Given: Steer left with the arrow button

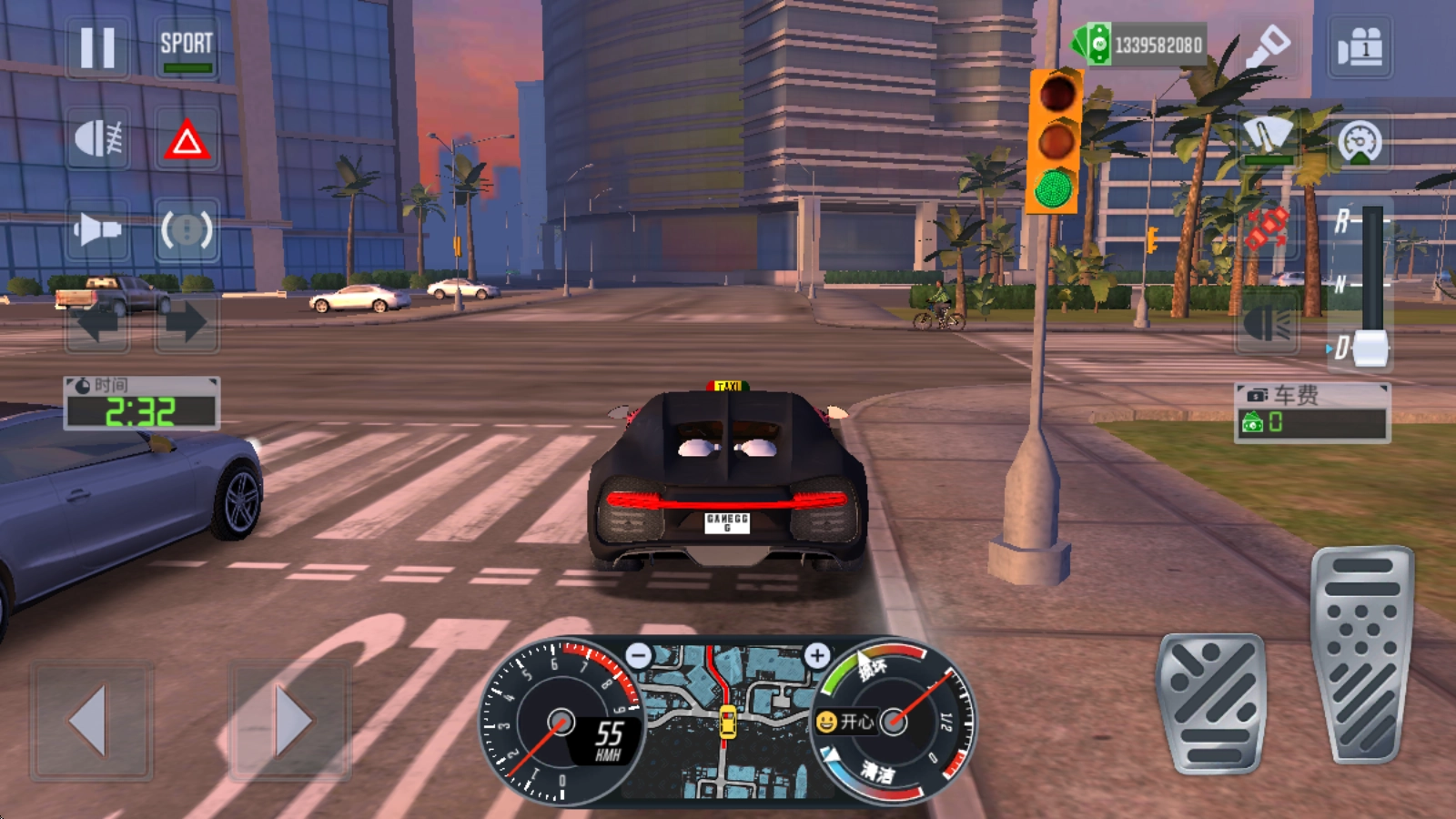Looking at the screenshot, I should [91, 720].
